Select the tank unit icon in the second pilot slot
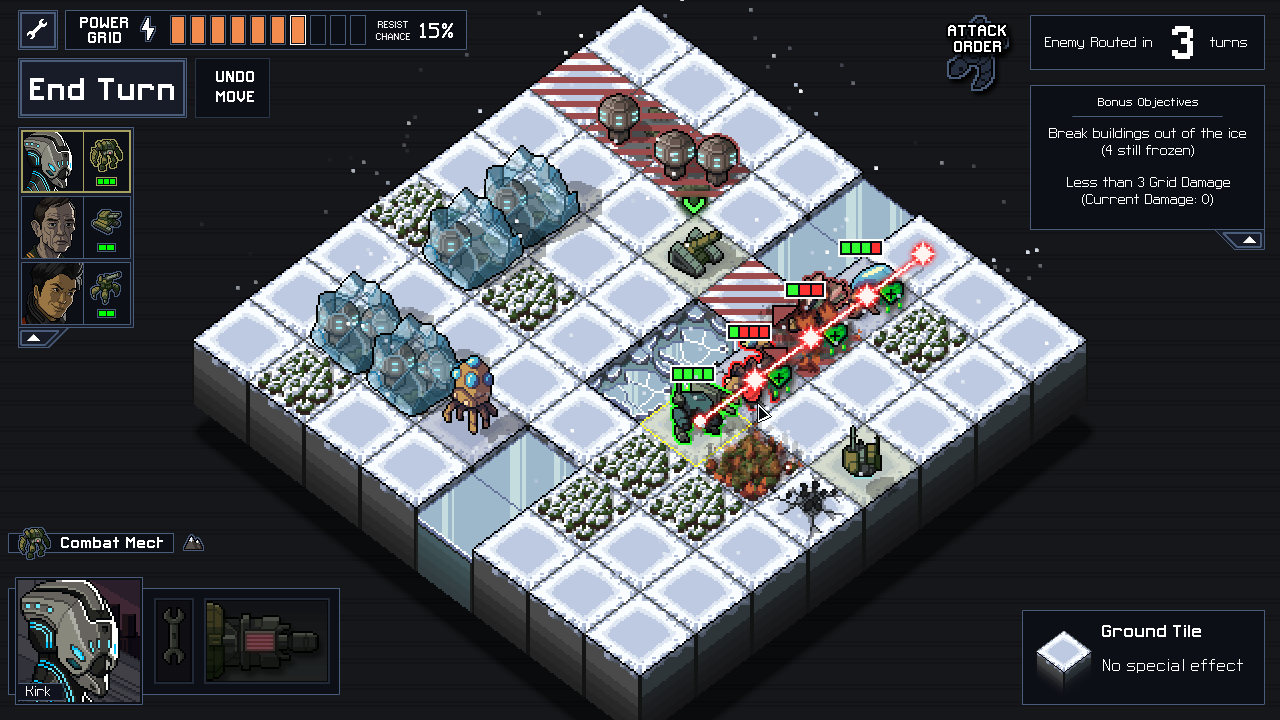 (110, 222)
